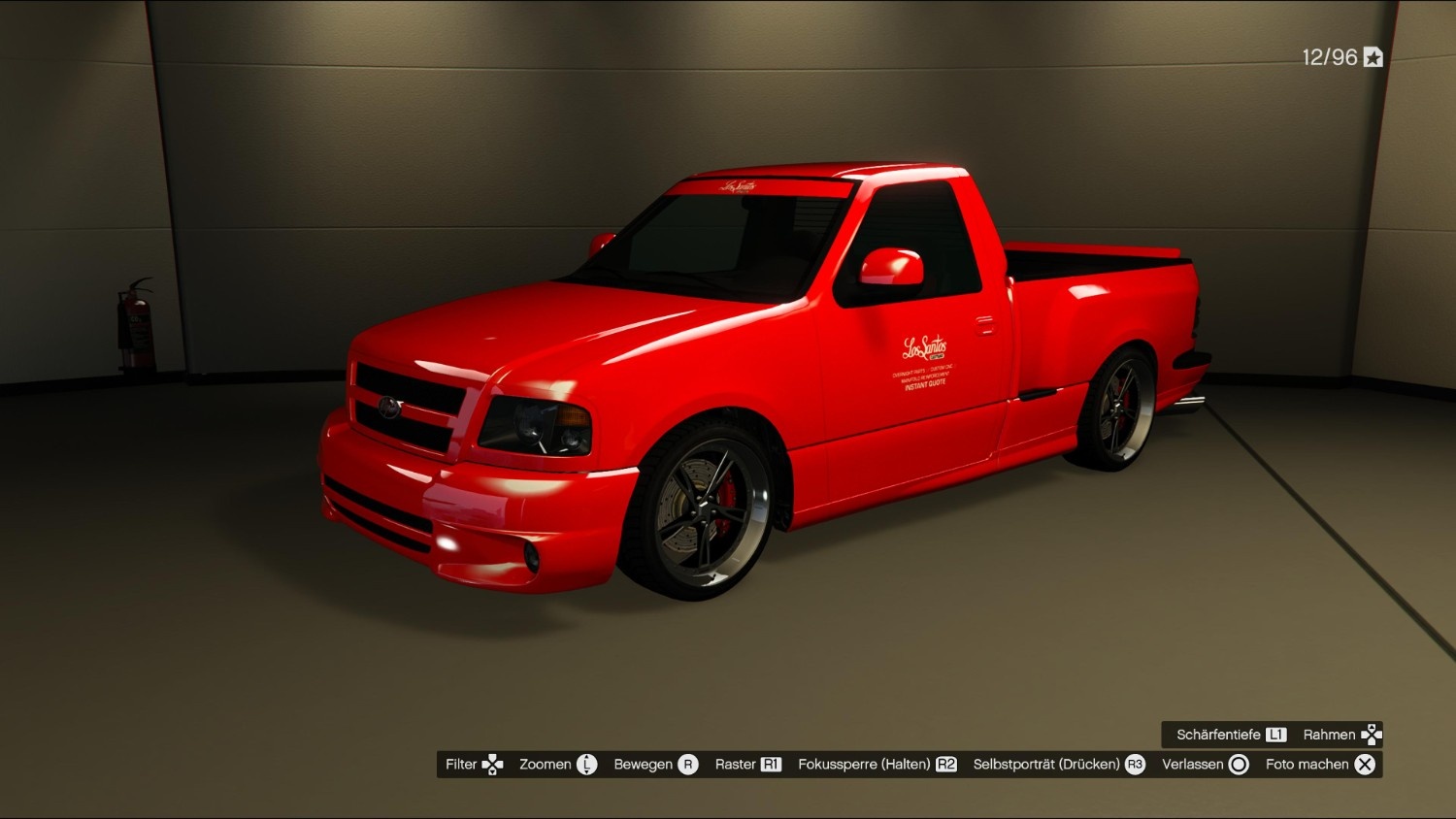Take the picture with Foto machen
This screenshot has height=819, width=1456.
point(1320,765)
